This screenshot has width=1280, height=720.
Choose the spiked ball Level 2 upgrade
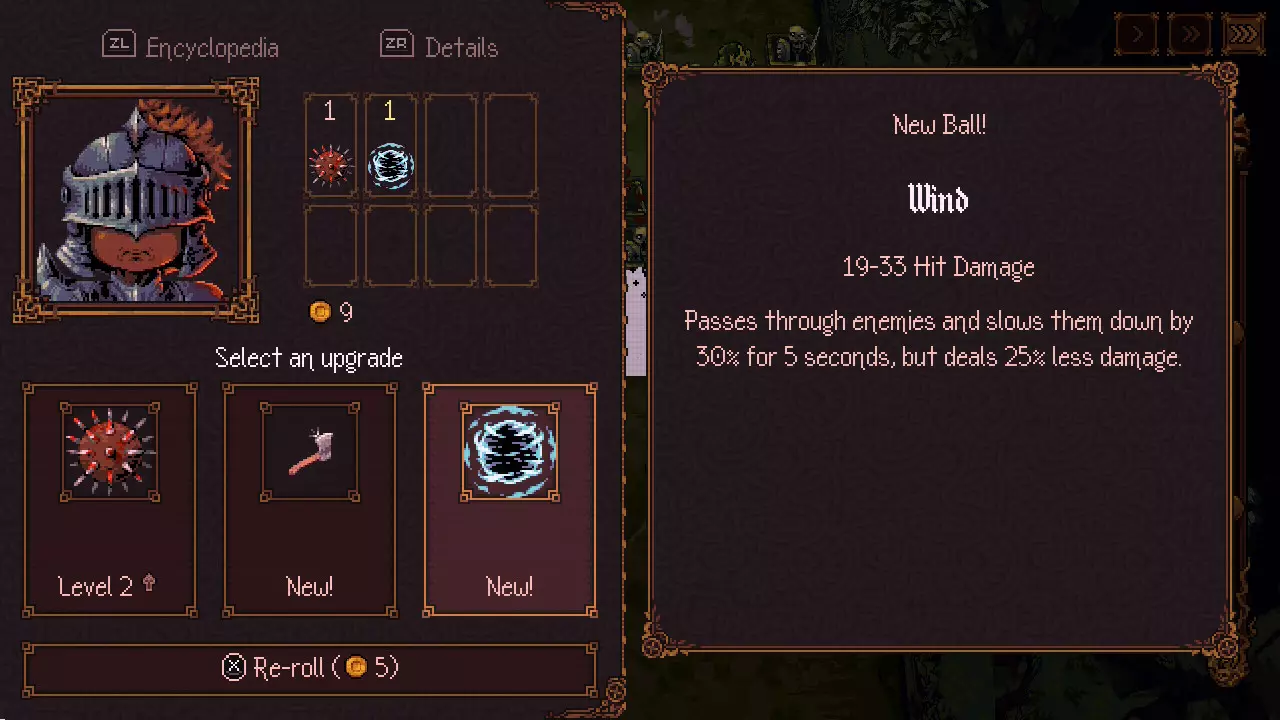point(110,500)
